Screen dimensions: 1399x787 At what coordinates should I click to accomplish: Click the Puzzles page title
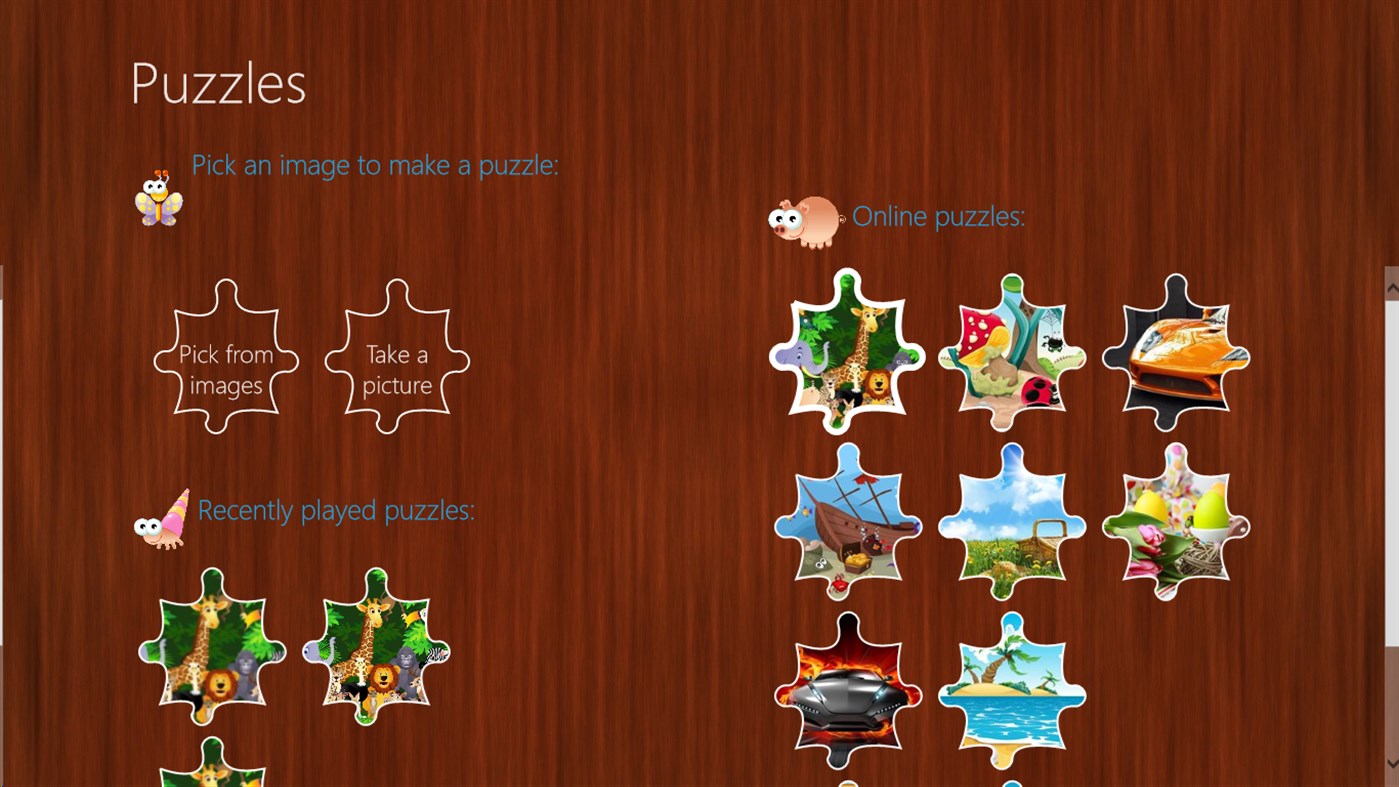(216, 82)
